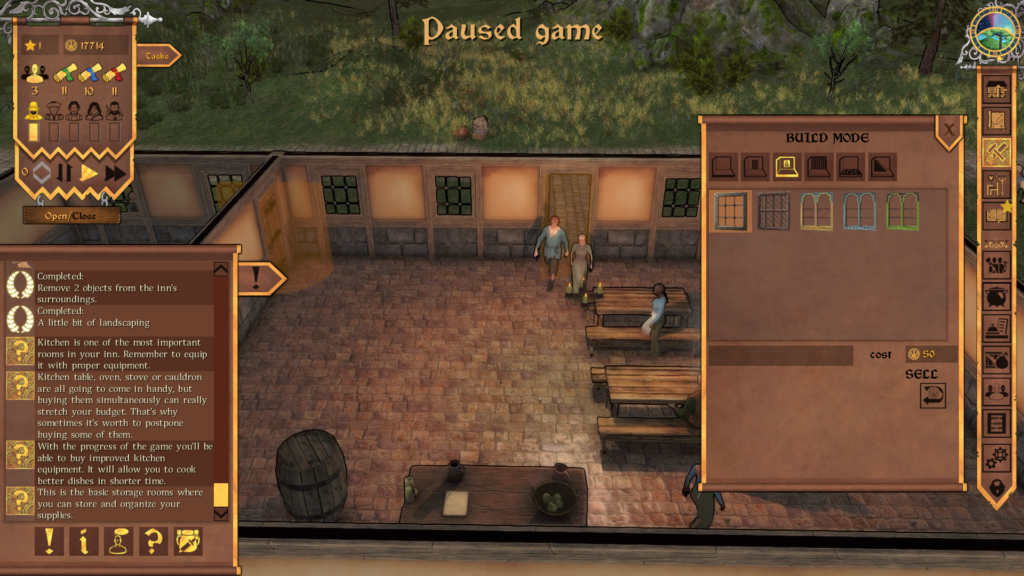The image size is (1024, 576).
Task: Open the cooking cauldron sidebar icon
Action: (x=996, y=296)
